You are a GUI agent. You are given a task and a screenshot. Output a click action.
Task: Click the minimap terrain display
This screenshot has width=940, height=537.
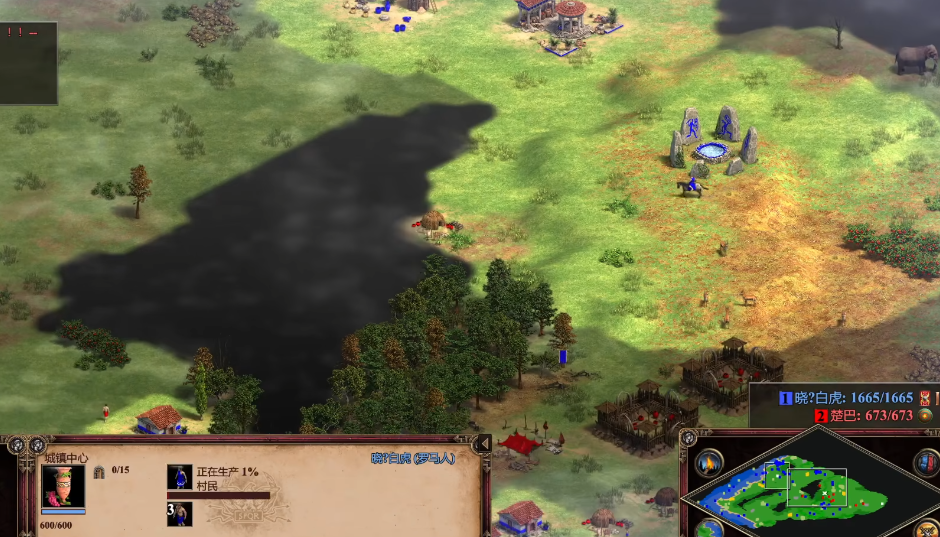point(810,488)
